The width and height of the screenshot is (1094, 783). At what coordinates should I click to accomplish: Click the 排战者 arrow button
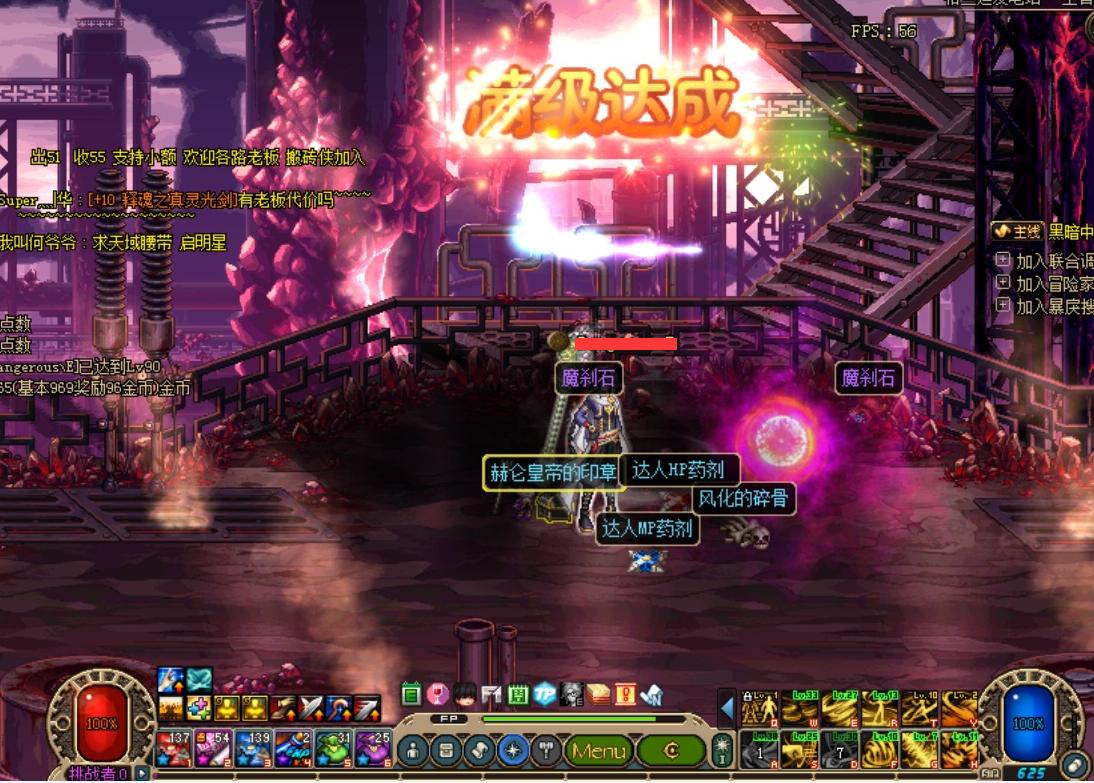[143, 773]
